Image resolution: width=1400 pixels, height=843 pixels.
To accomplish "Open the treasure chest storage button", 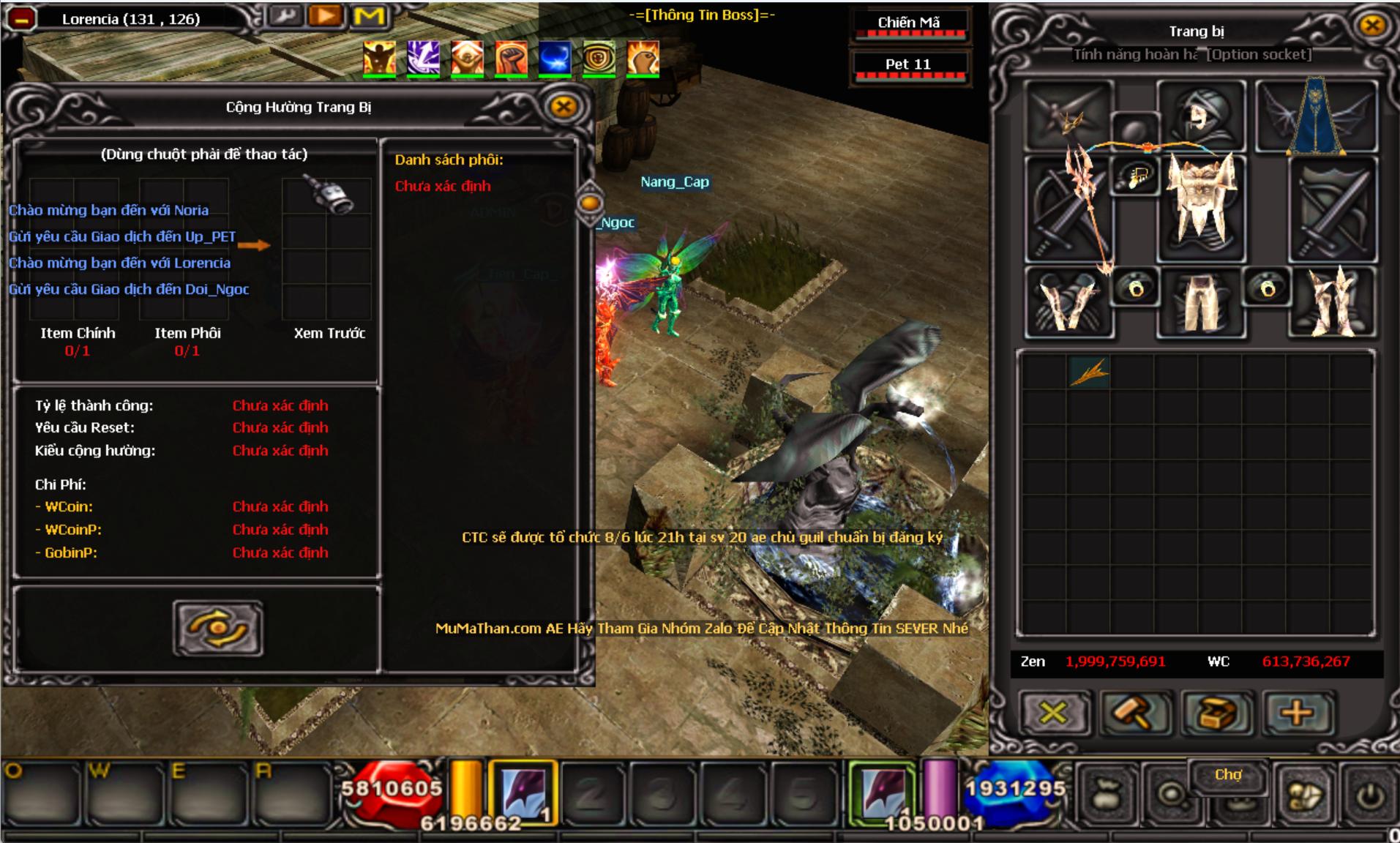I will pos(1216,712).
